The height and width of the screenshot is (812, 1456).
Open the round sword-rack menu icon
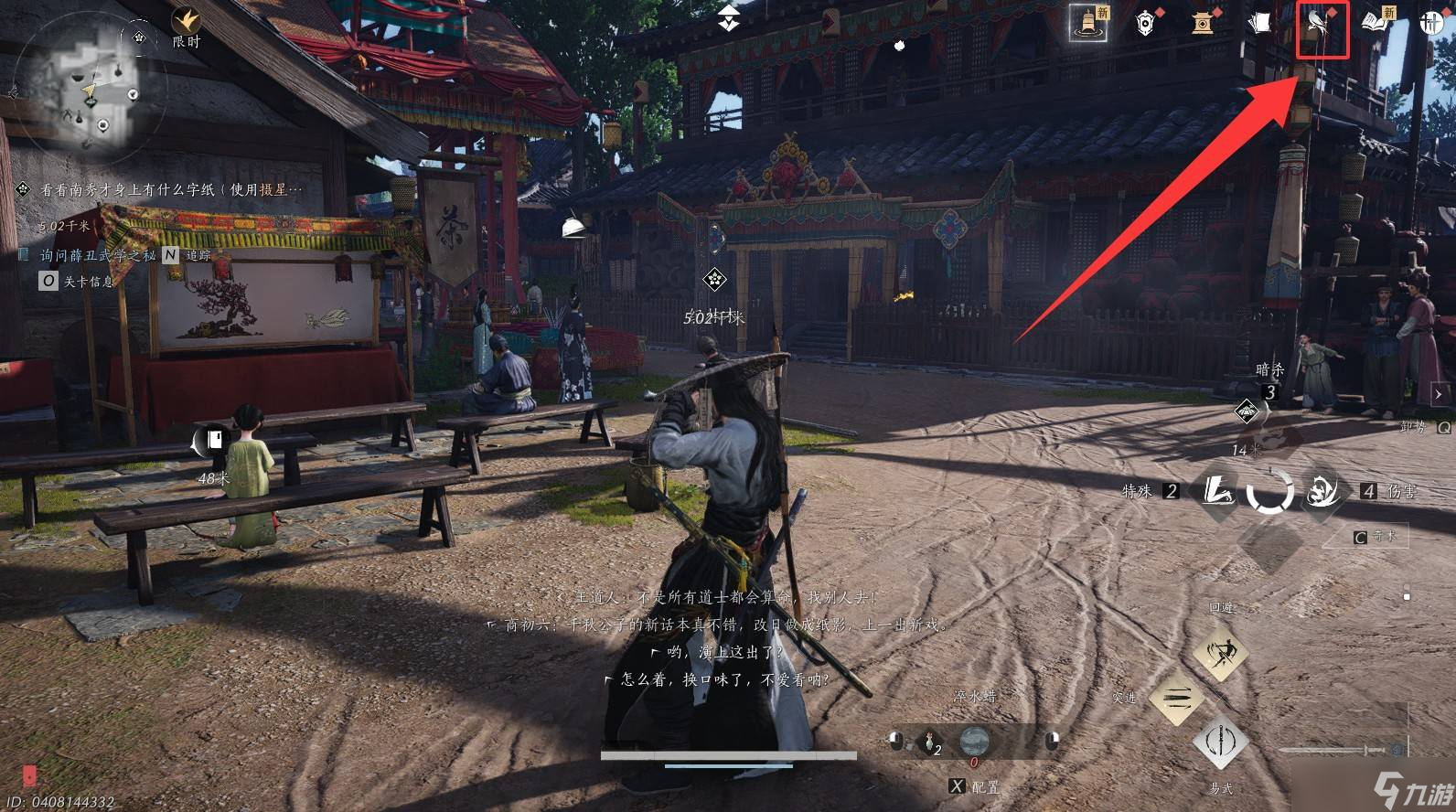click(x=1432, y=23)
